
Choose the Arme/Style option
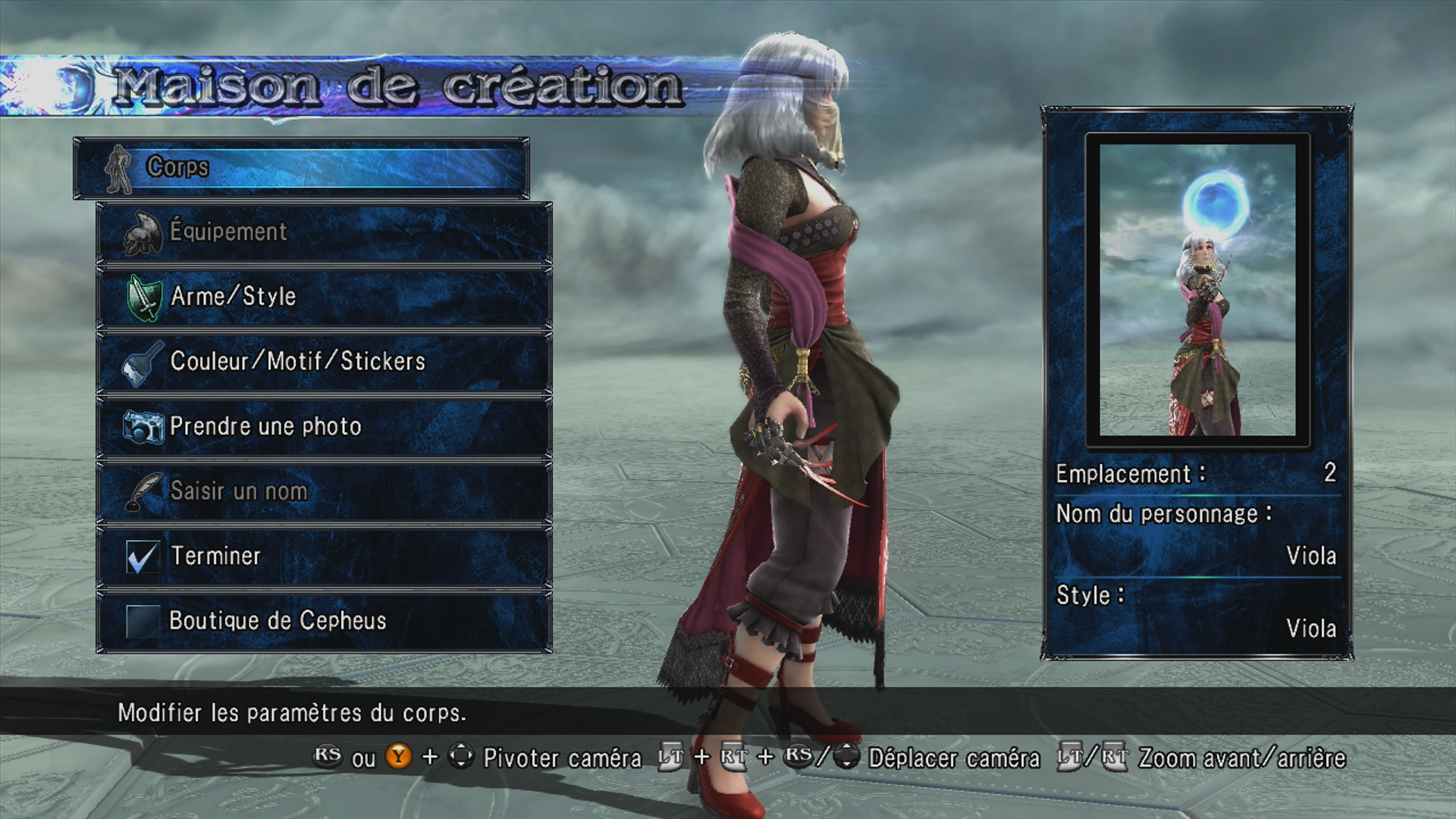point(324,297)
